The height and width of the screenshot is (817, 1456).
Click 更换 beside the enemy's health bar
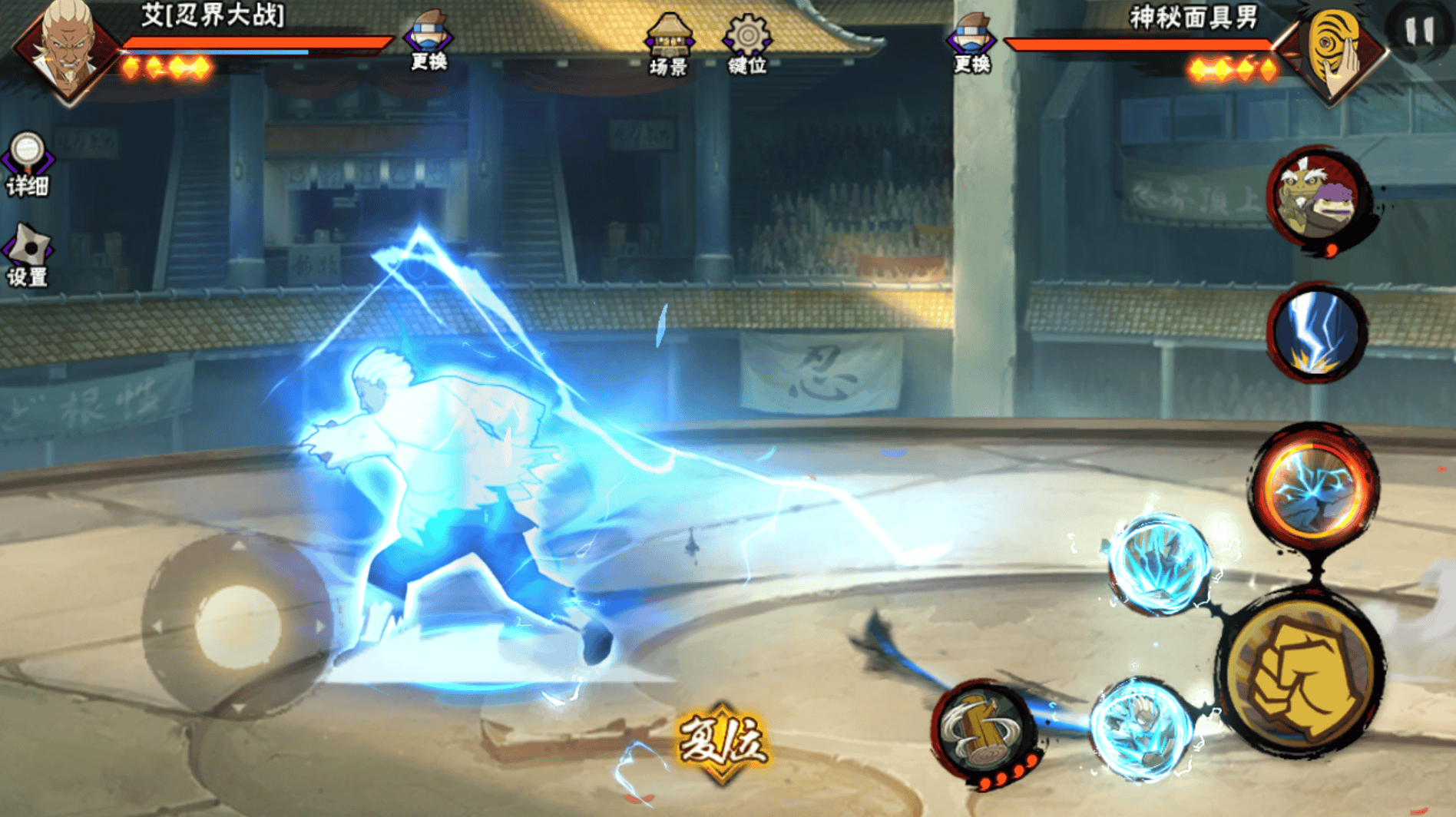(x=972, y=43)
